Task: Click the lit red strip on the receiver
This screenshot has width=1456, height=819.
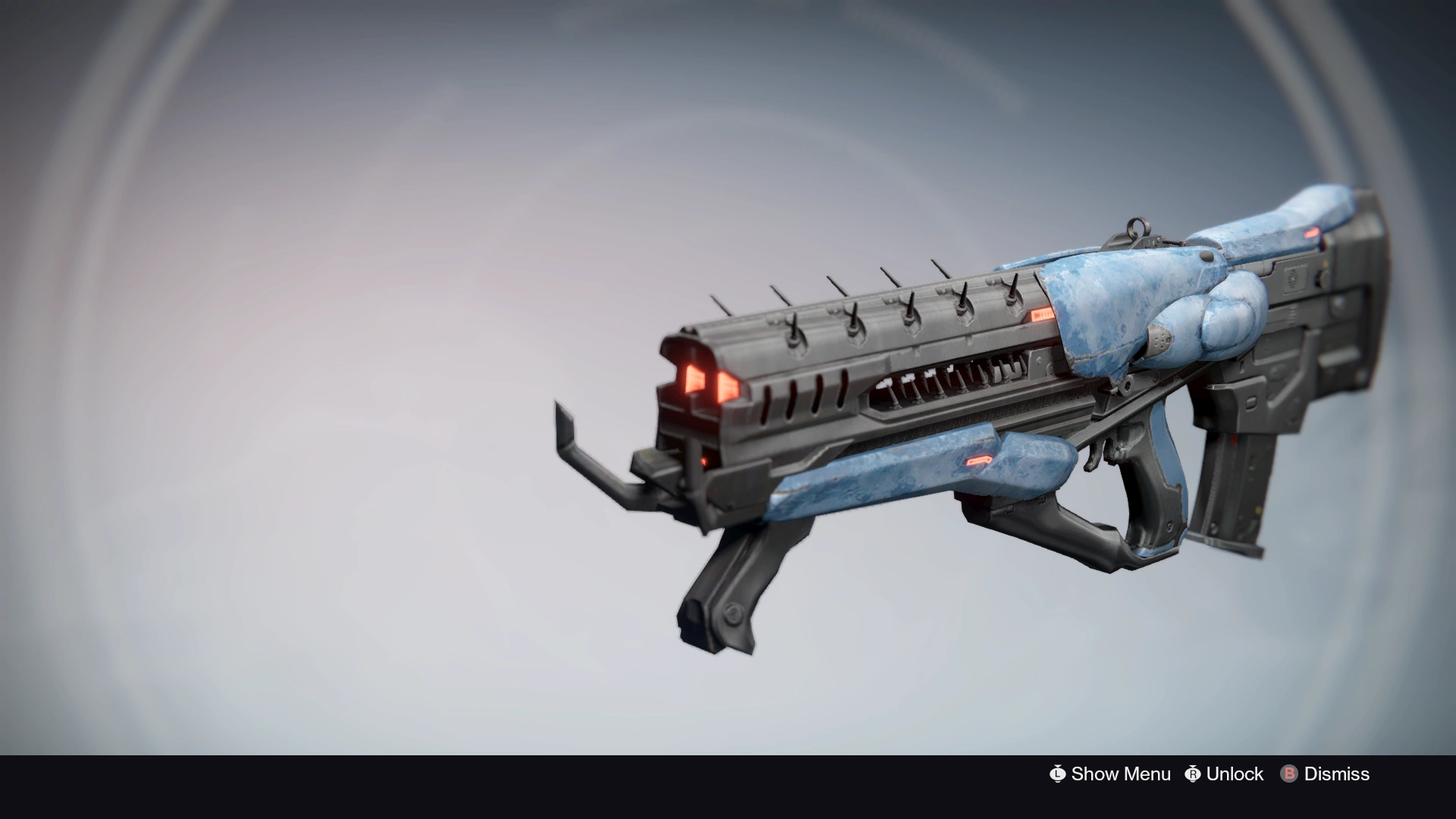Action: (1041, 314)
